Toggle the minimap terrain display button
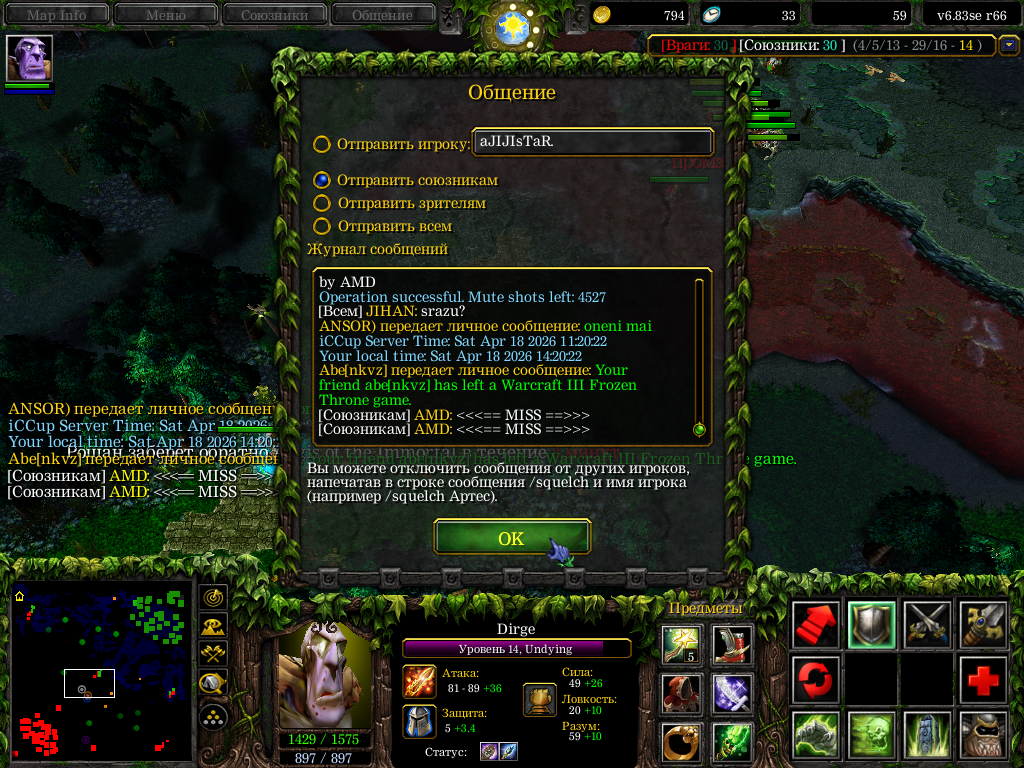This screenshot has height=768, width=1024. pyautogui.click(x=213, y=626)
